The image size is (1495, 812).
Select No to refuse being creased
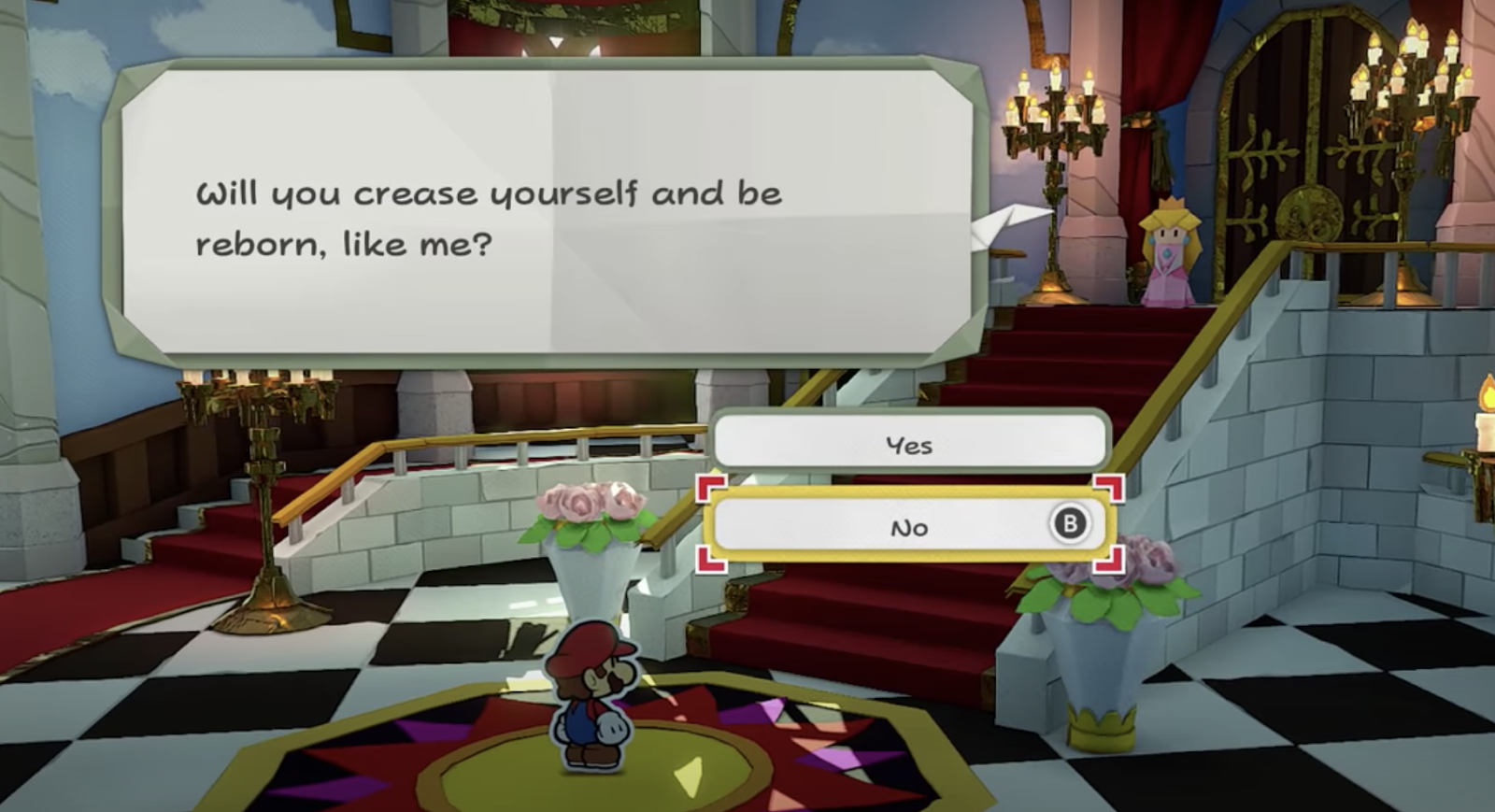click(x=909, y=527)
